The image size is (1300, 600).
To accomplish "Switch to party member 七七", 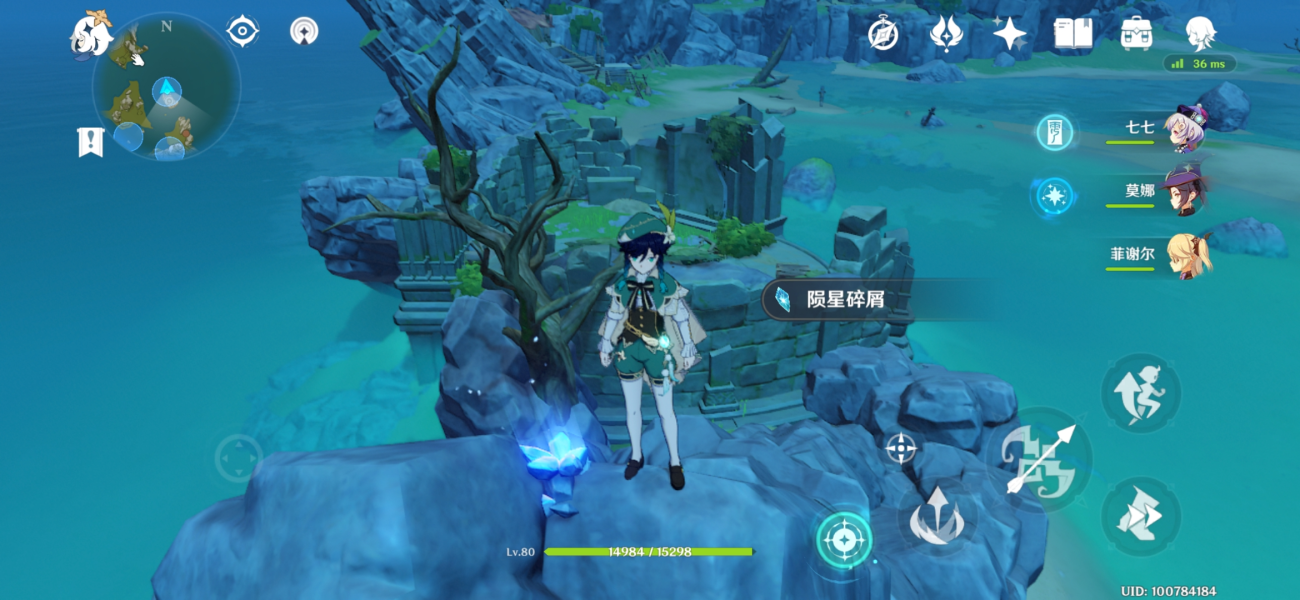I will coord(1186,130).
